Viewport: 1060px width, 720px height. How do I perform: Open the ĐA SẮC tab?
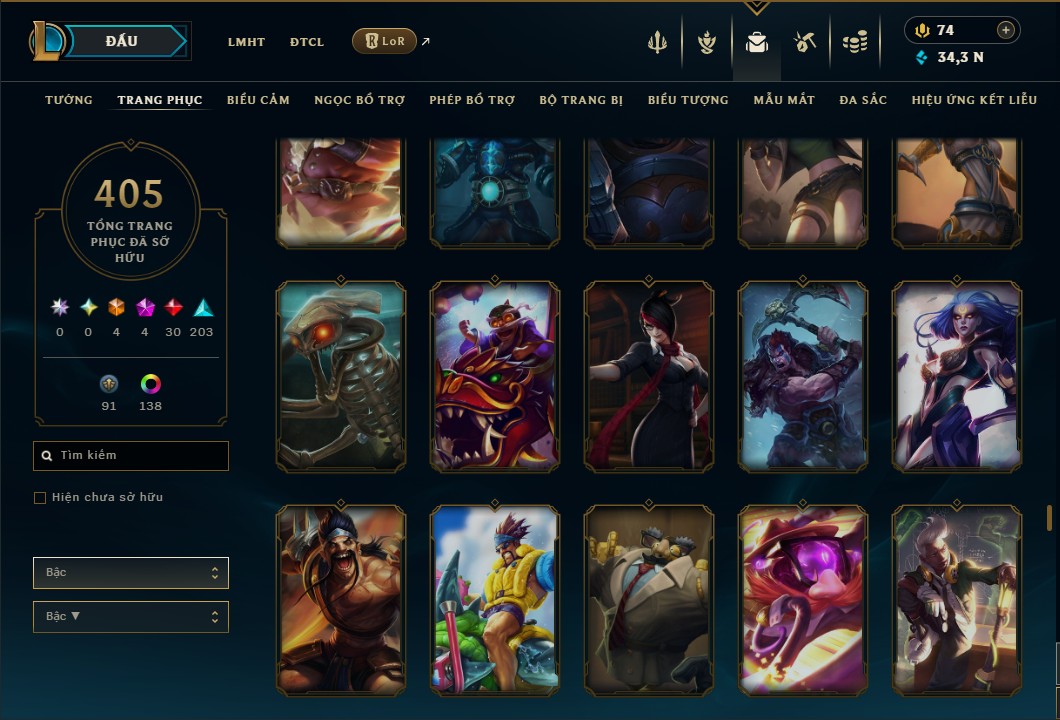click(863, 100)
